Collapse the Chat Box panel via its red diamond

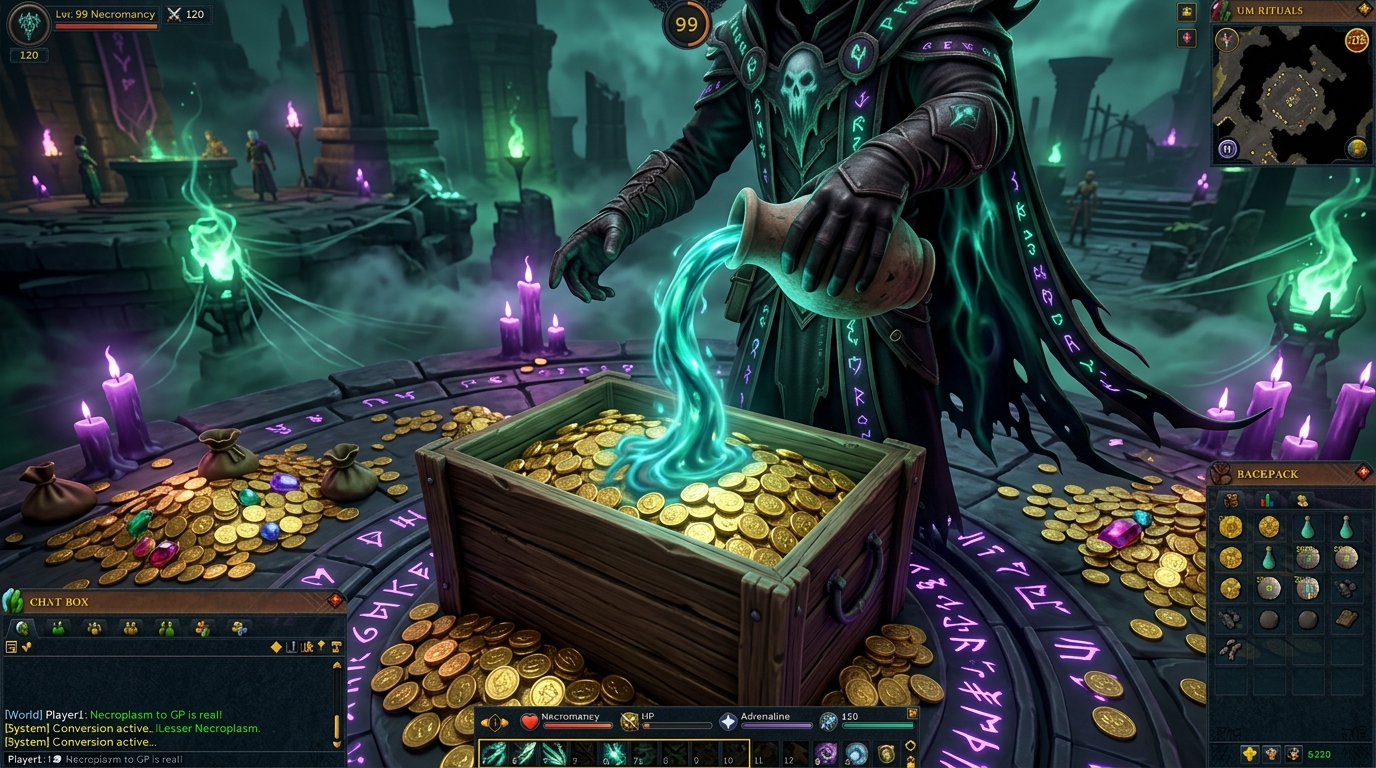[x=333, y=600]
